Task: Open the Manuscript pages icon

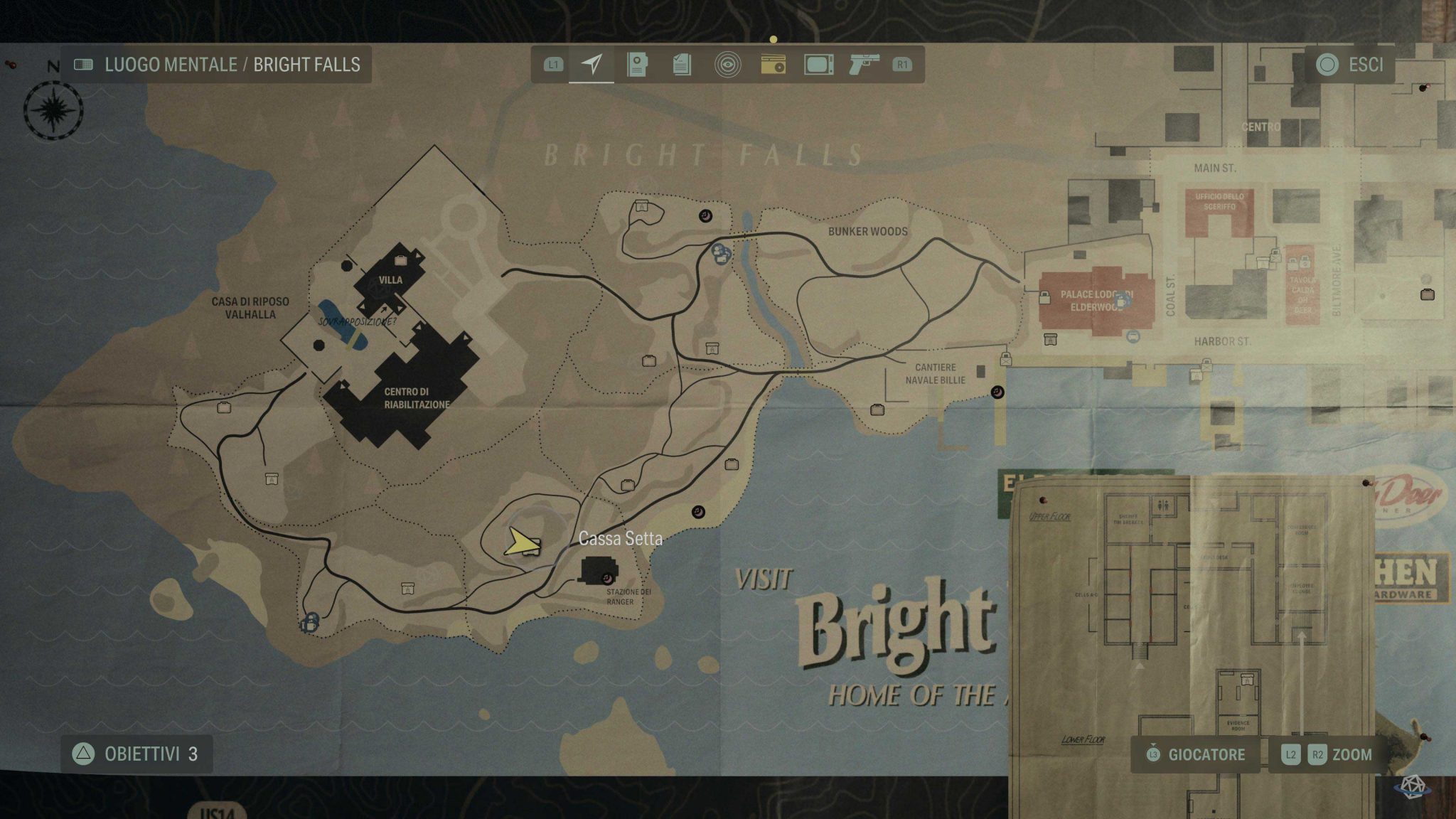Action: tap(684, 65)
